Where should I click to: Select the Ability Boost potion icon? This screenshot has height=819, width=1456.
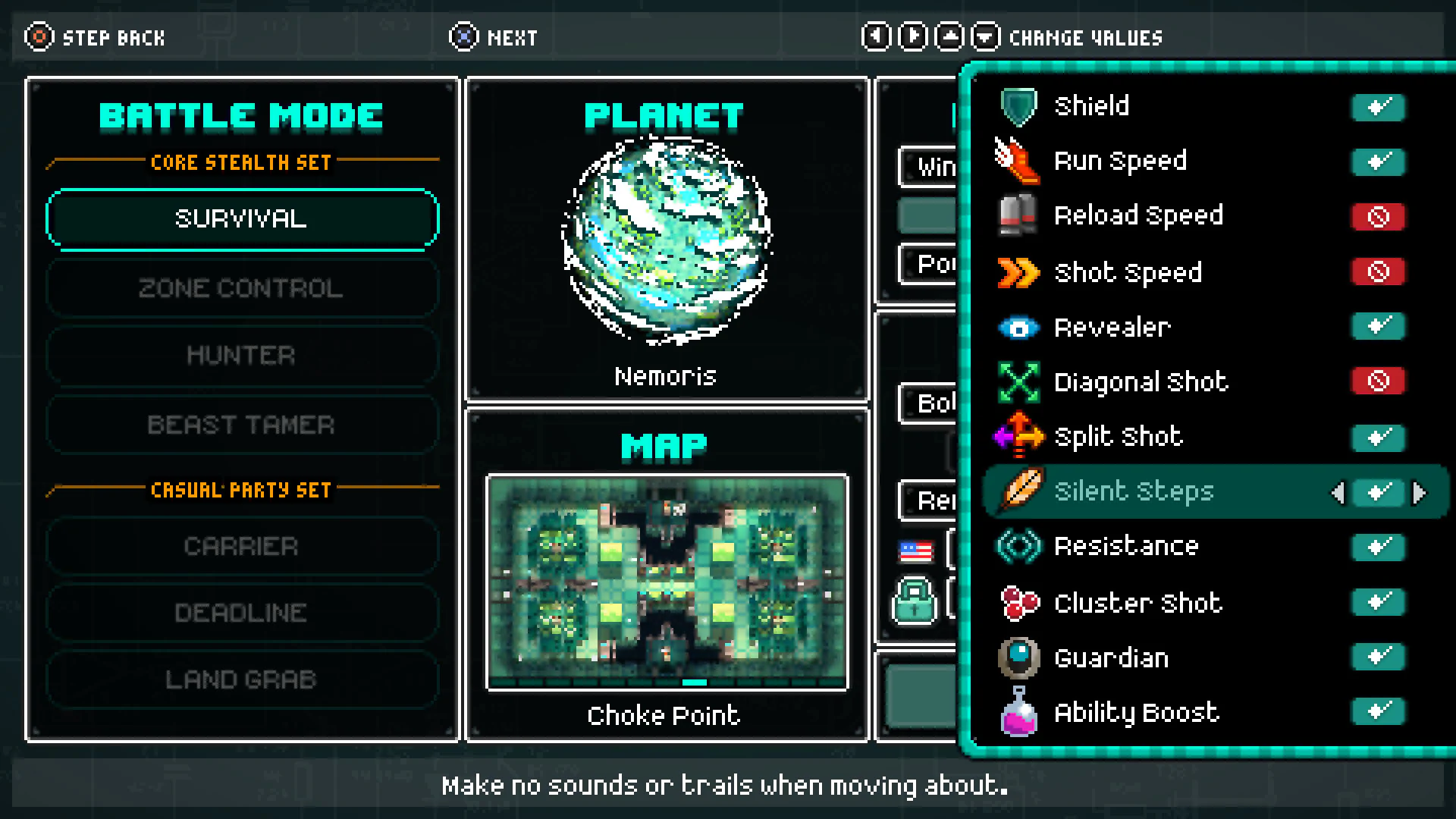[x=1018, y=712]
